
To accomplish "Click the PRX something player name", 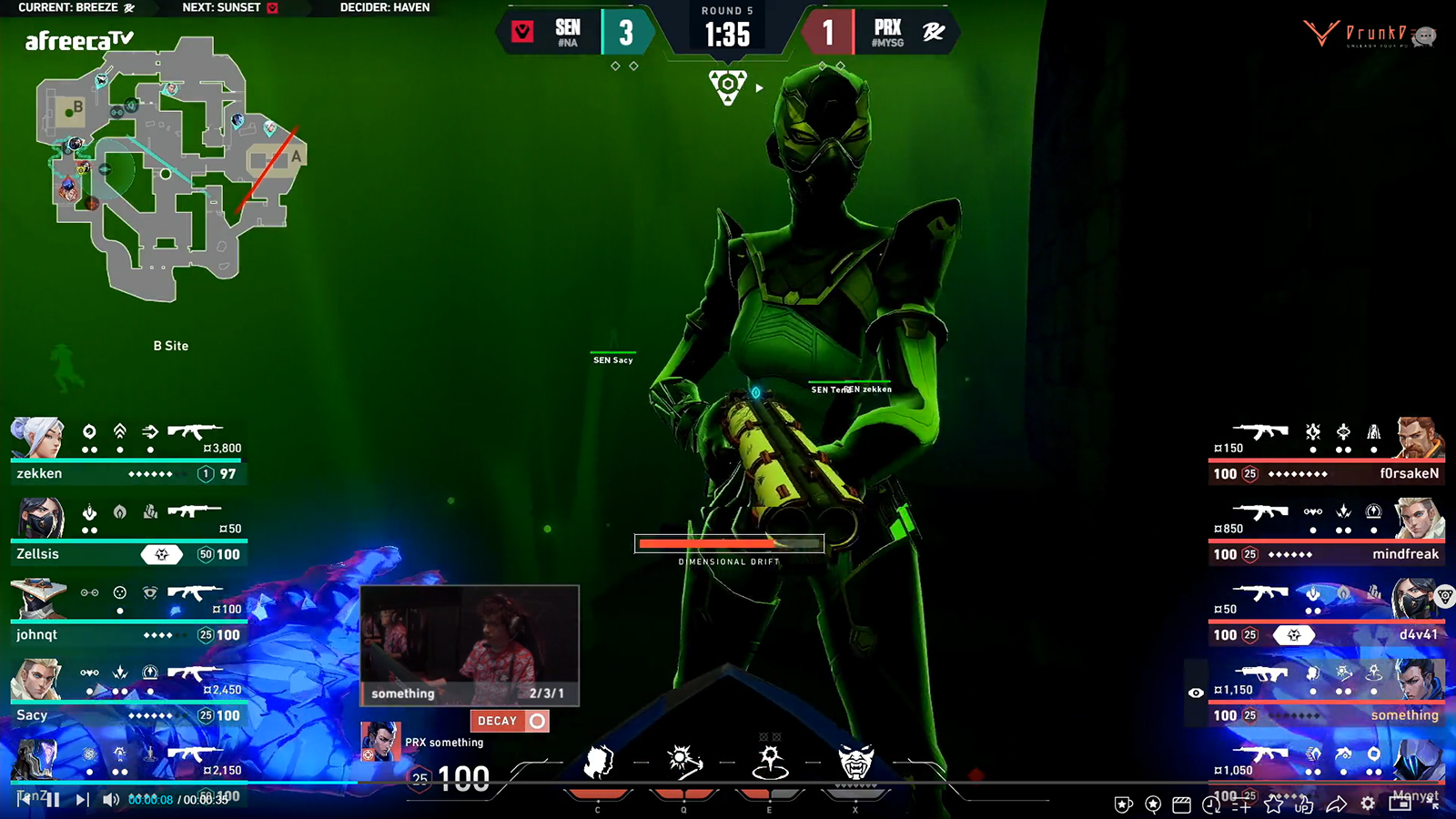I will 445,743.
